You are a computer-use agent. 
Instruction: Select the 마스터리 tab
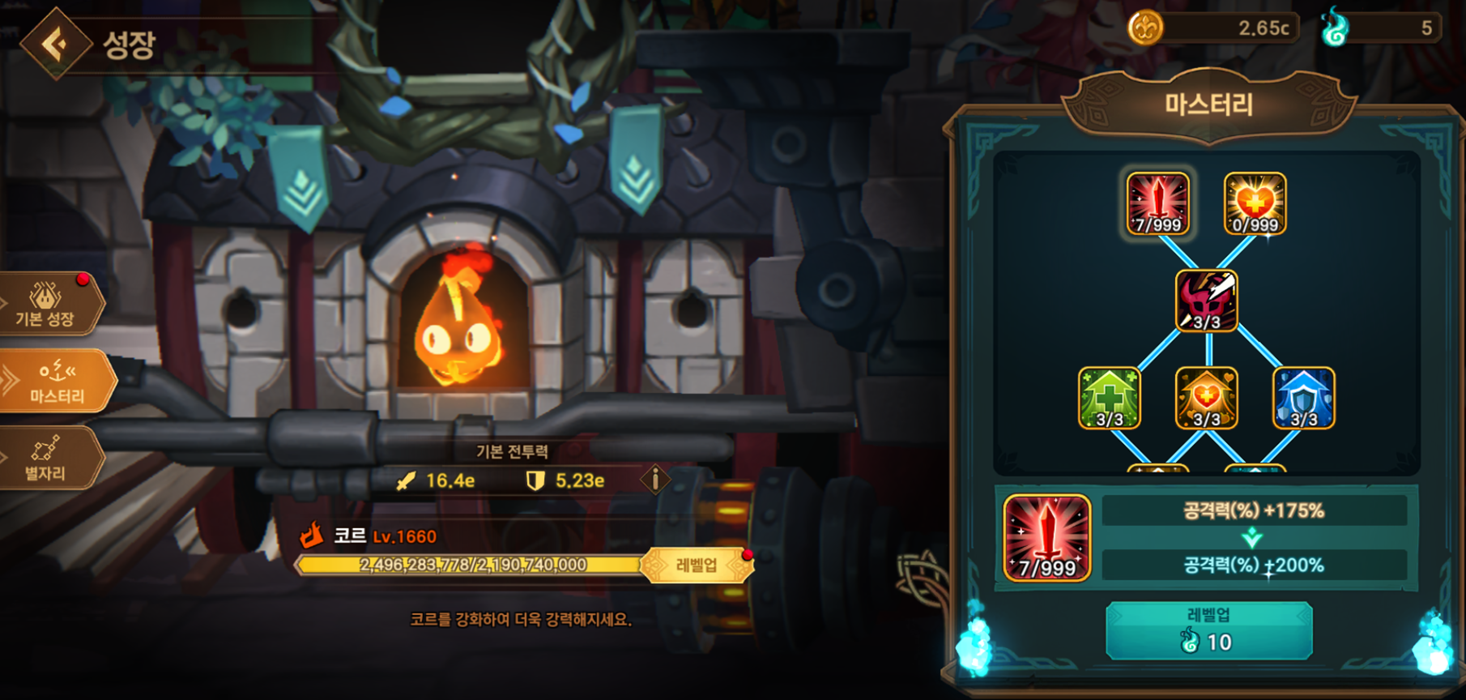pyautogui.click(x=56, y=382)
